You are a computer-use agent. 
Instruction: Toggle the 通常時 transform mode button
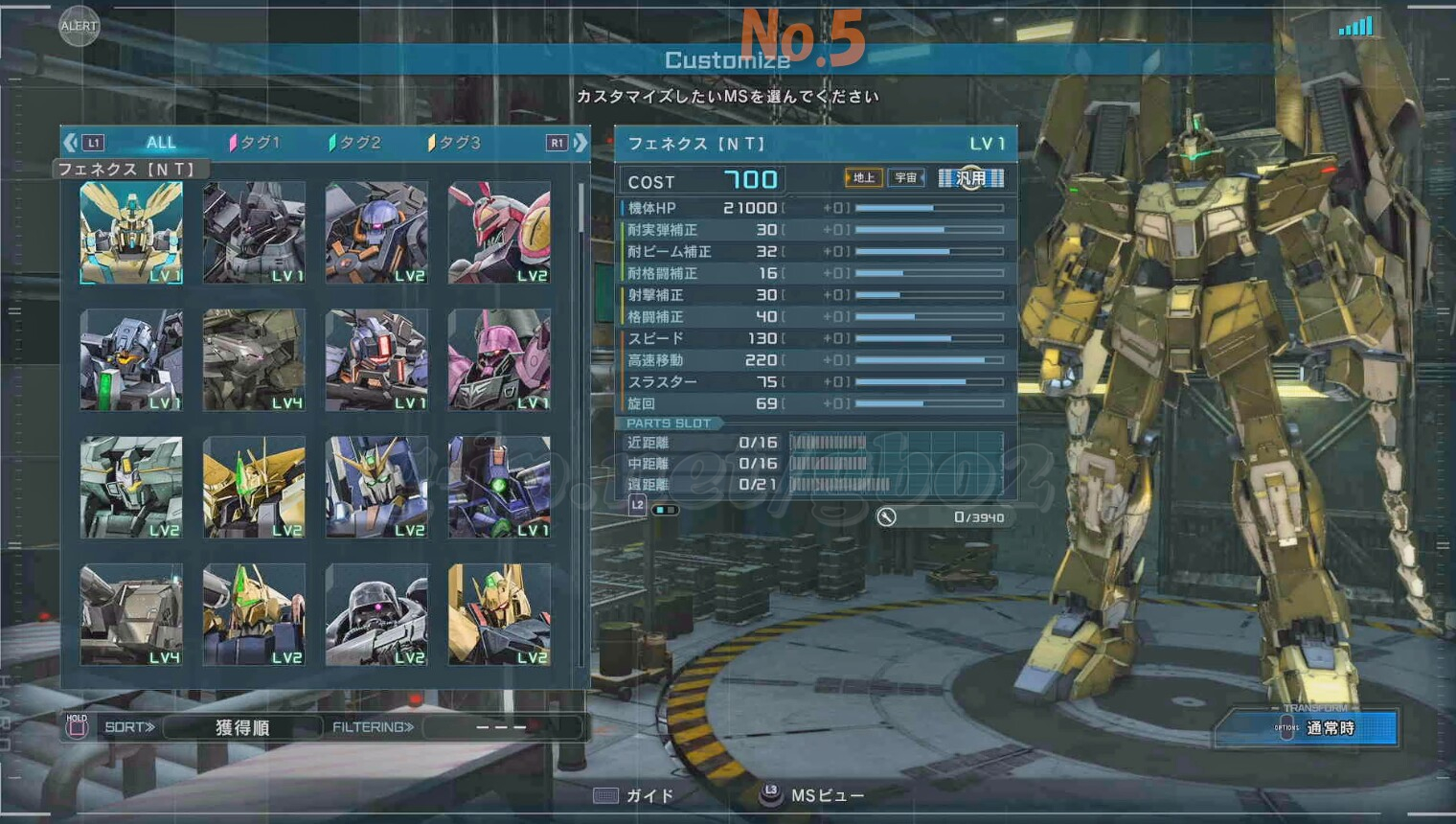click(1330, 728)
